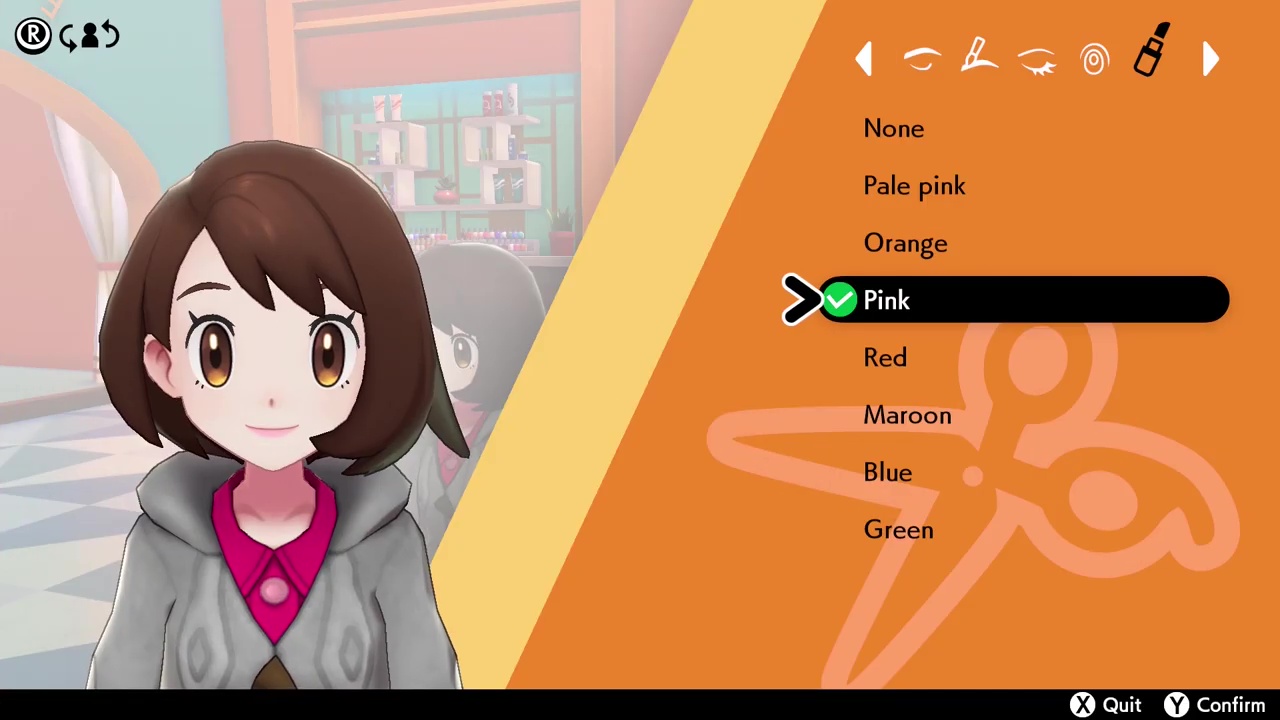Pick the Blue color swatch option
Viewport: 1280px width, 720px height.
point(887,472)
